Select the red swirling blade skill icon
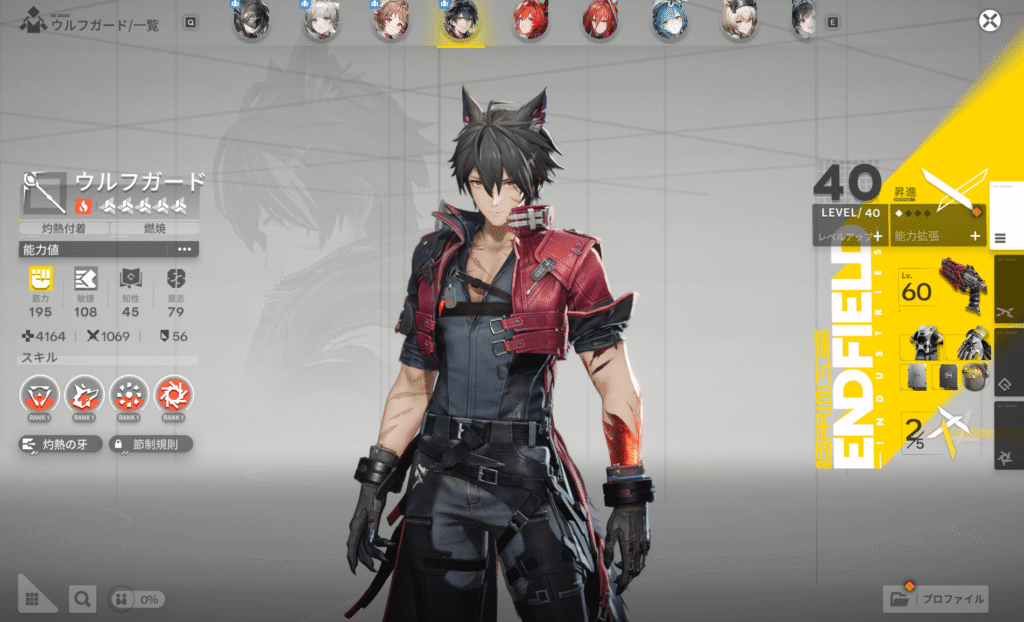Viewport: 1024px width, 622px height. click(x=174, y=395)
